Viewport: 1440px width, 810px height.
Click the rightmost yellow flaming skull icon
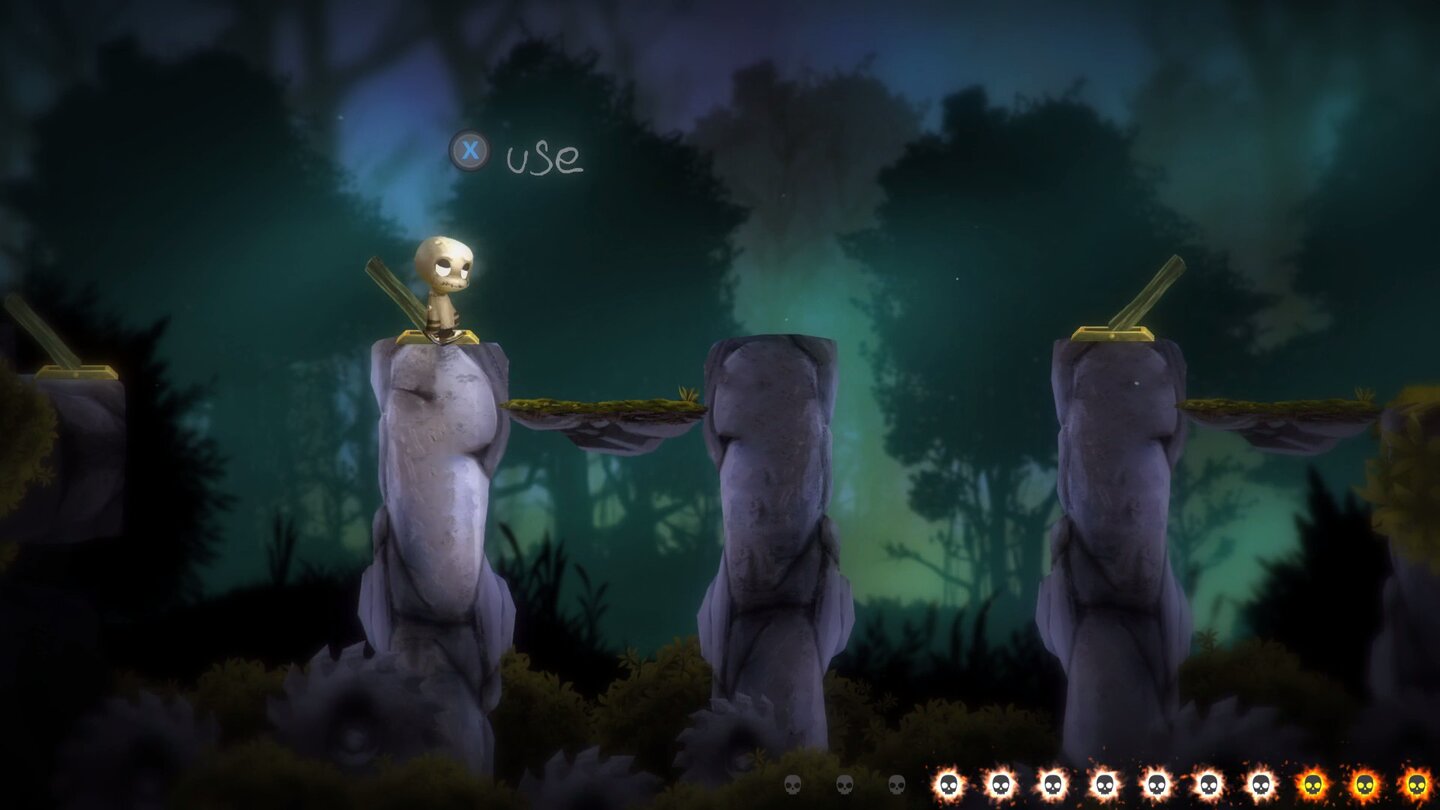(1416, 785)
